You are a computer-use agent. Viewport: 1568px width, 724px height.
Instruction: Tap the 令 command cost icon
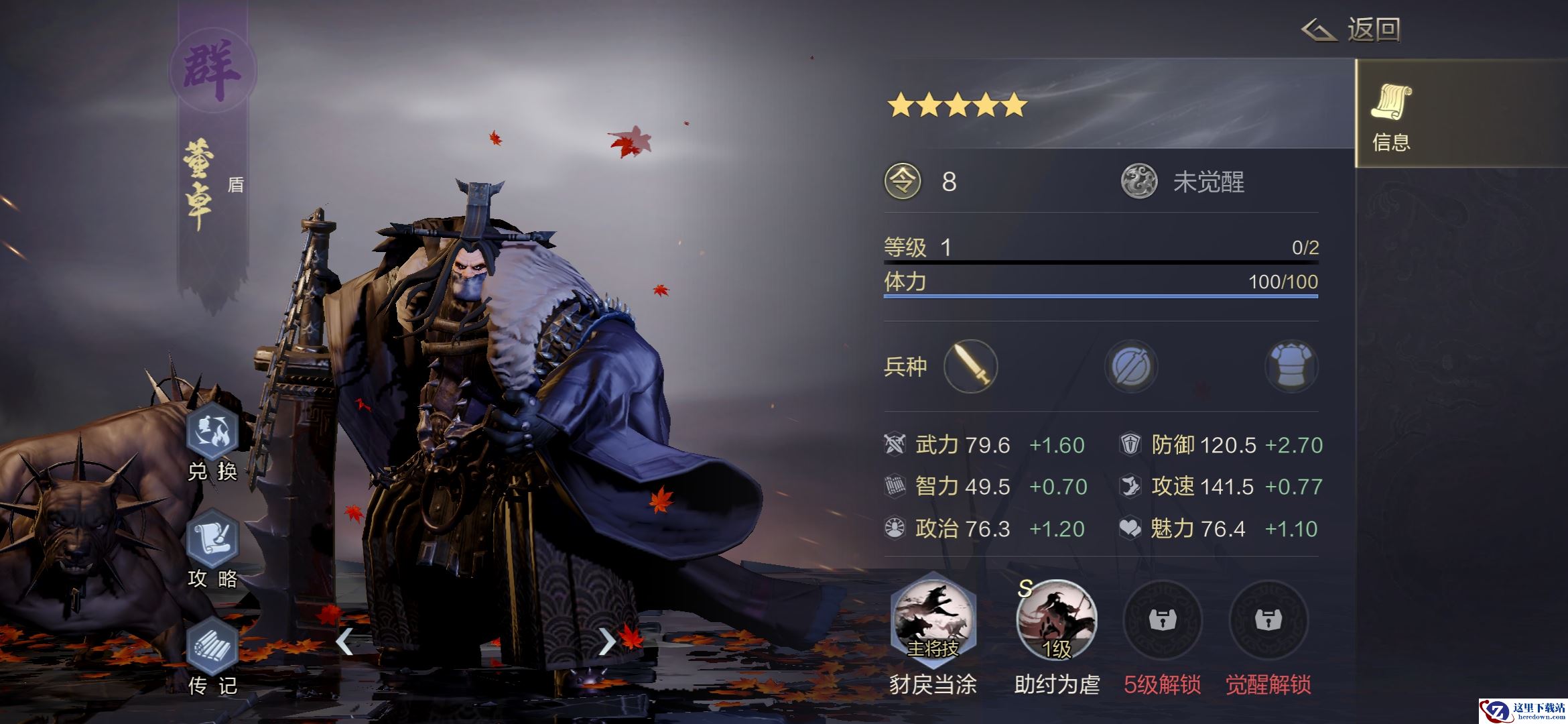click(x=903, y=182)
